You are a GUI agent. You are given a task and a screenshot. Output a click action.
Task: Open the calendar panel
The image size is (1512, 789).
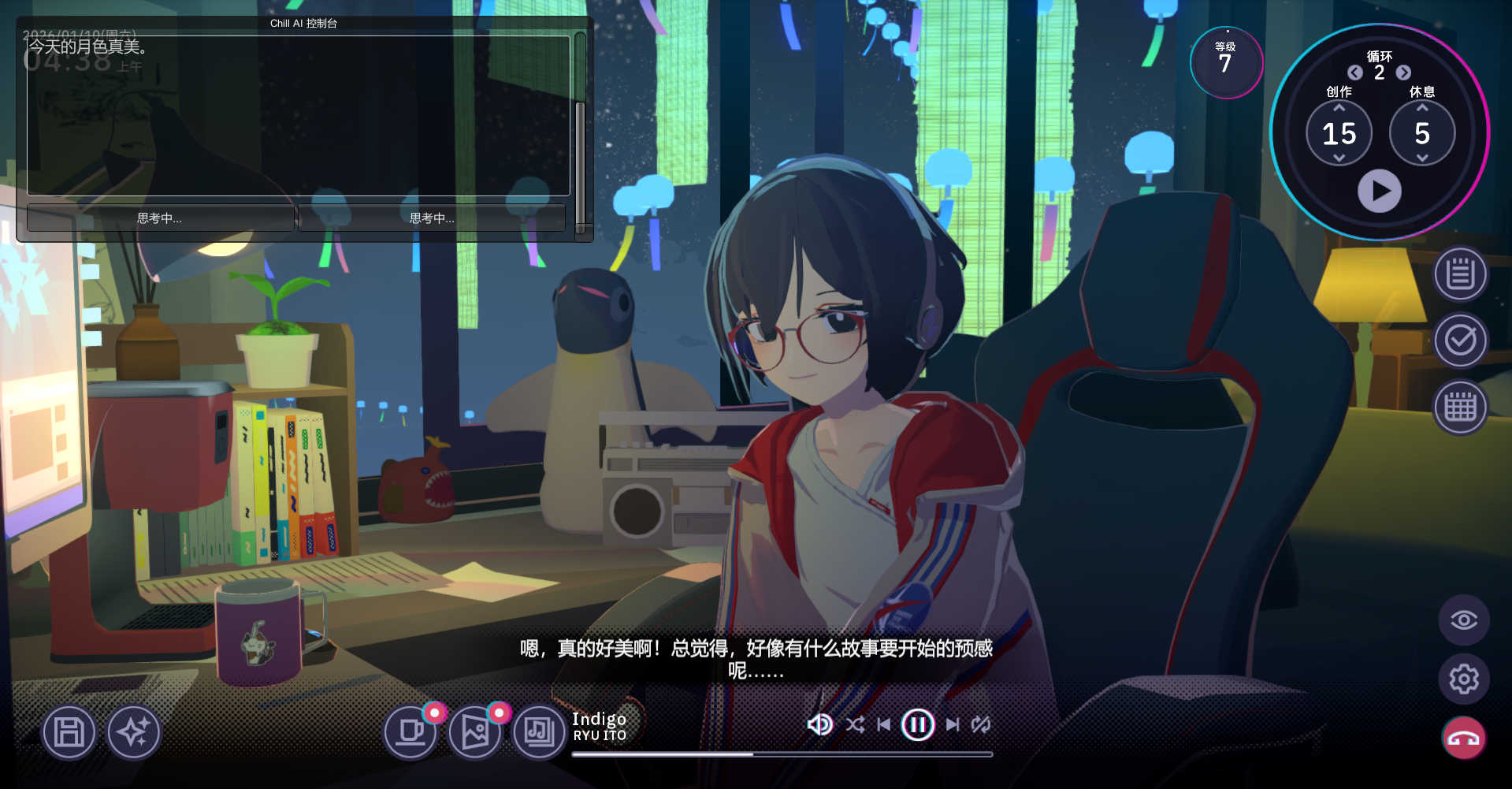pyautogui.click(x=1462, y=407)
